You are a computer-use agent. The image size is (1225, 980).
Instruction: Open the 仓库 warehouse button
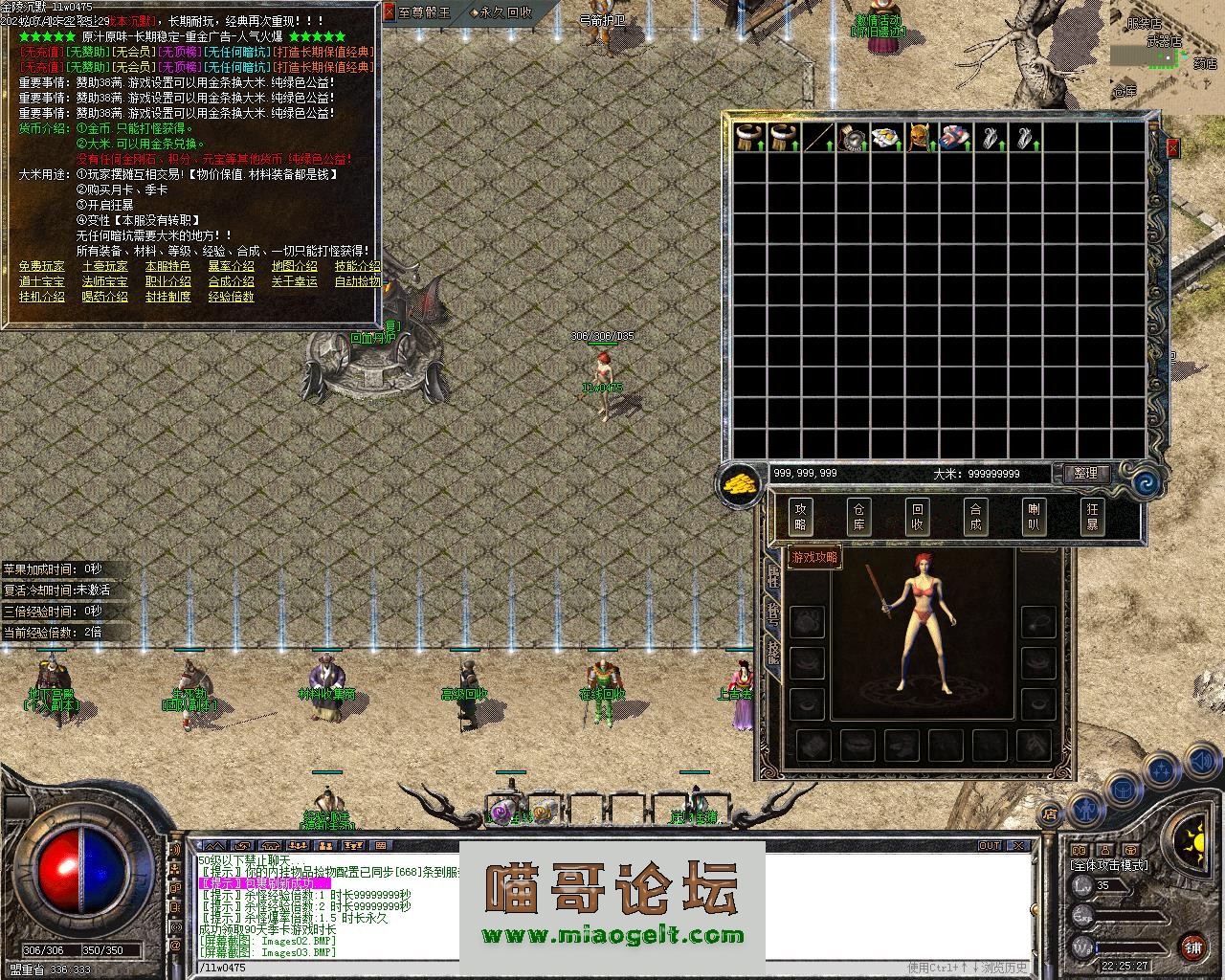tap(858, 517)
